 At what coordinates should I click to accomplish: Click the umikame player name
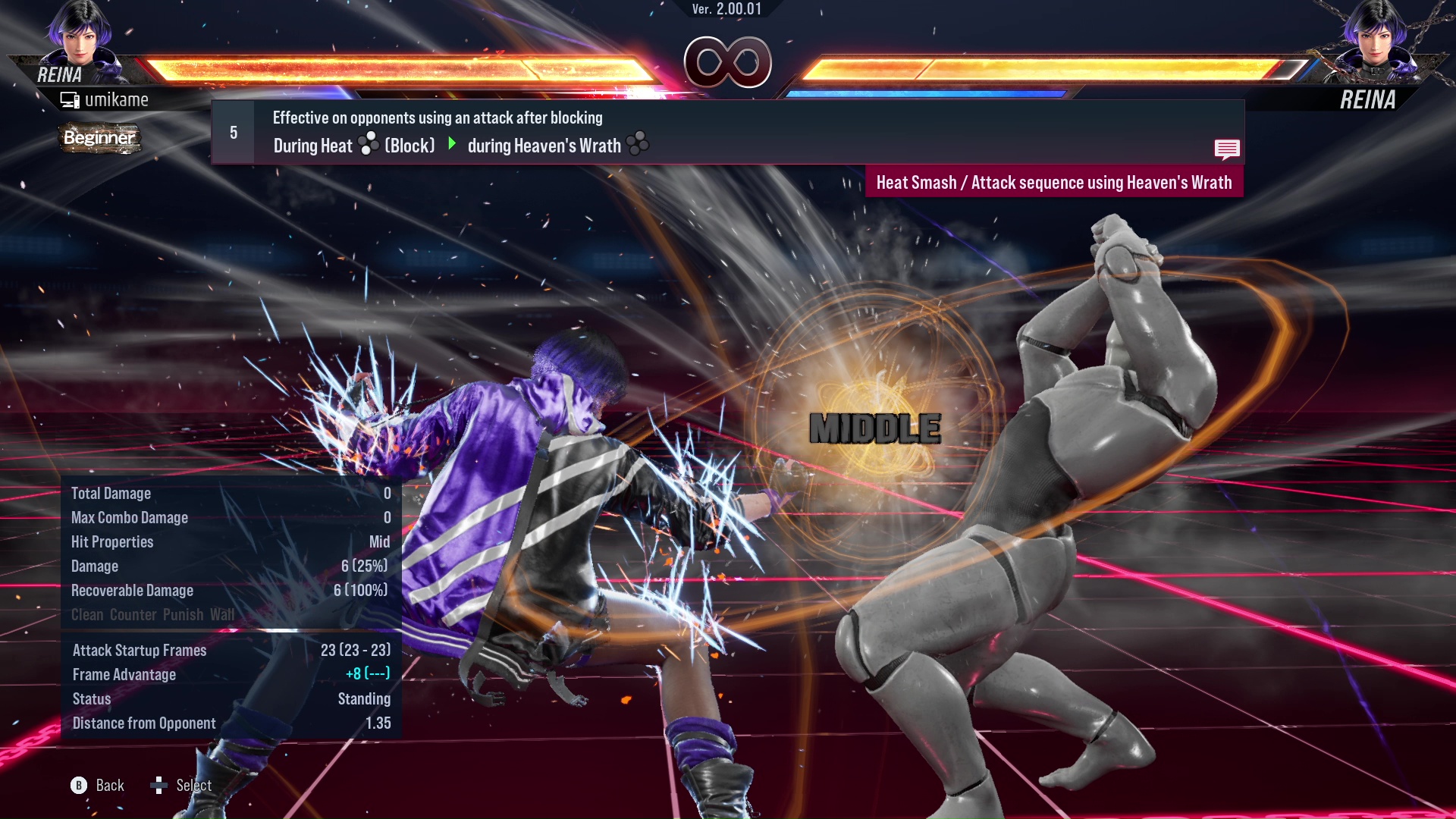(118, 99)
